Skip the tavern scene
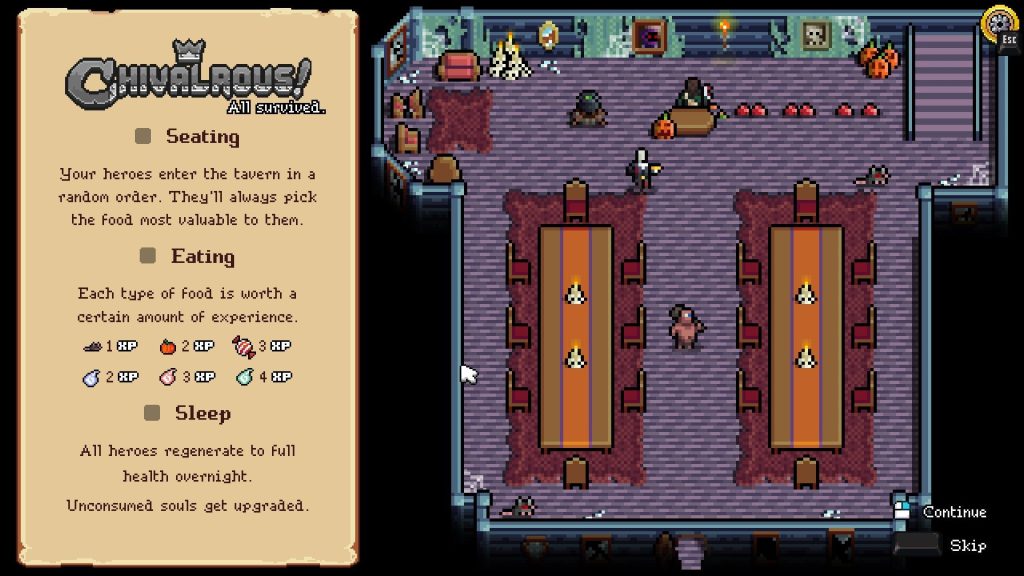1024x576 pixels. coord(967,545)
